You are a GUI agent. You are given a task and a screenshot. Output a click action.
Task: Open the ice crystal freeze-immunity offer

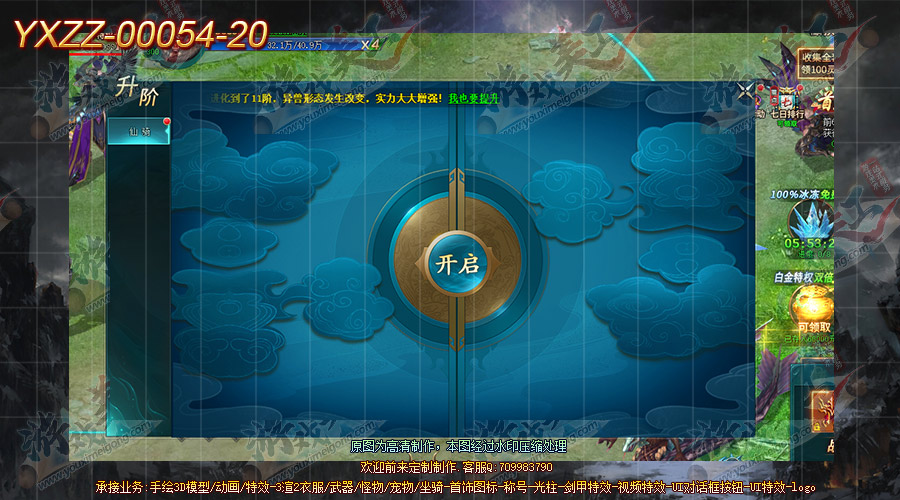809,223
